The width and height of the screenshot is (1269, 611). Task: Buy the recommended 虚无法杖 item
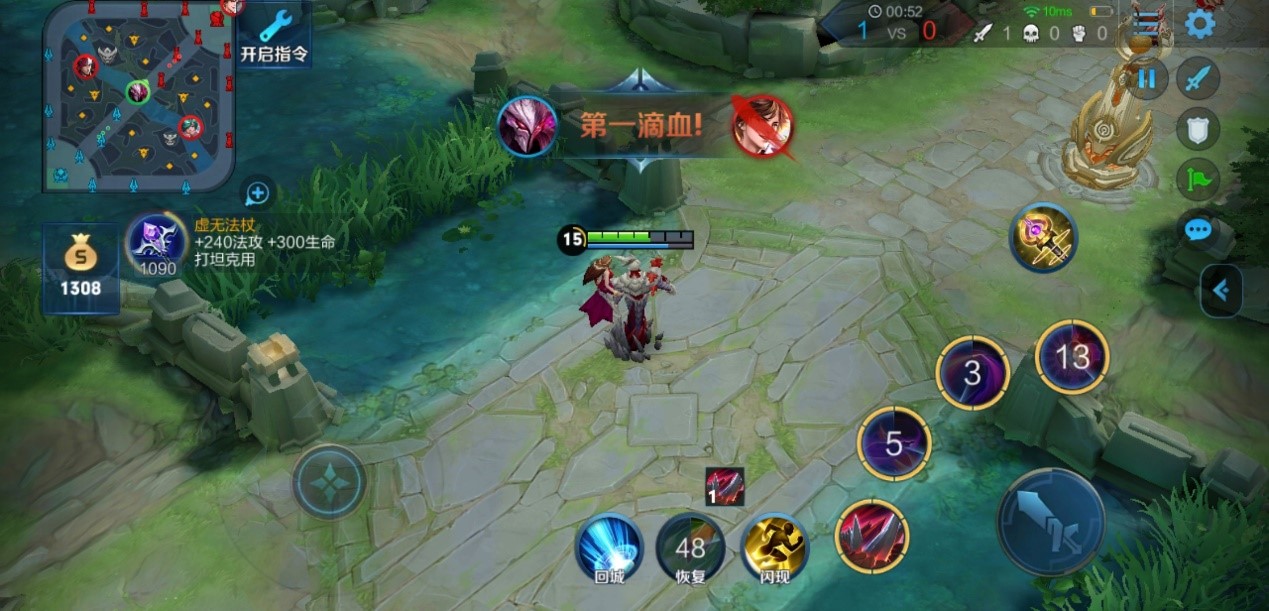pos(157,246)
